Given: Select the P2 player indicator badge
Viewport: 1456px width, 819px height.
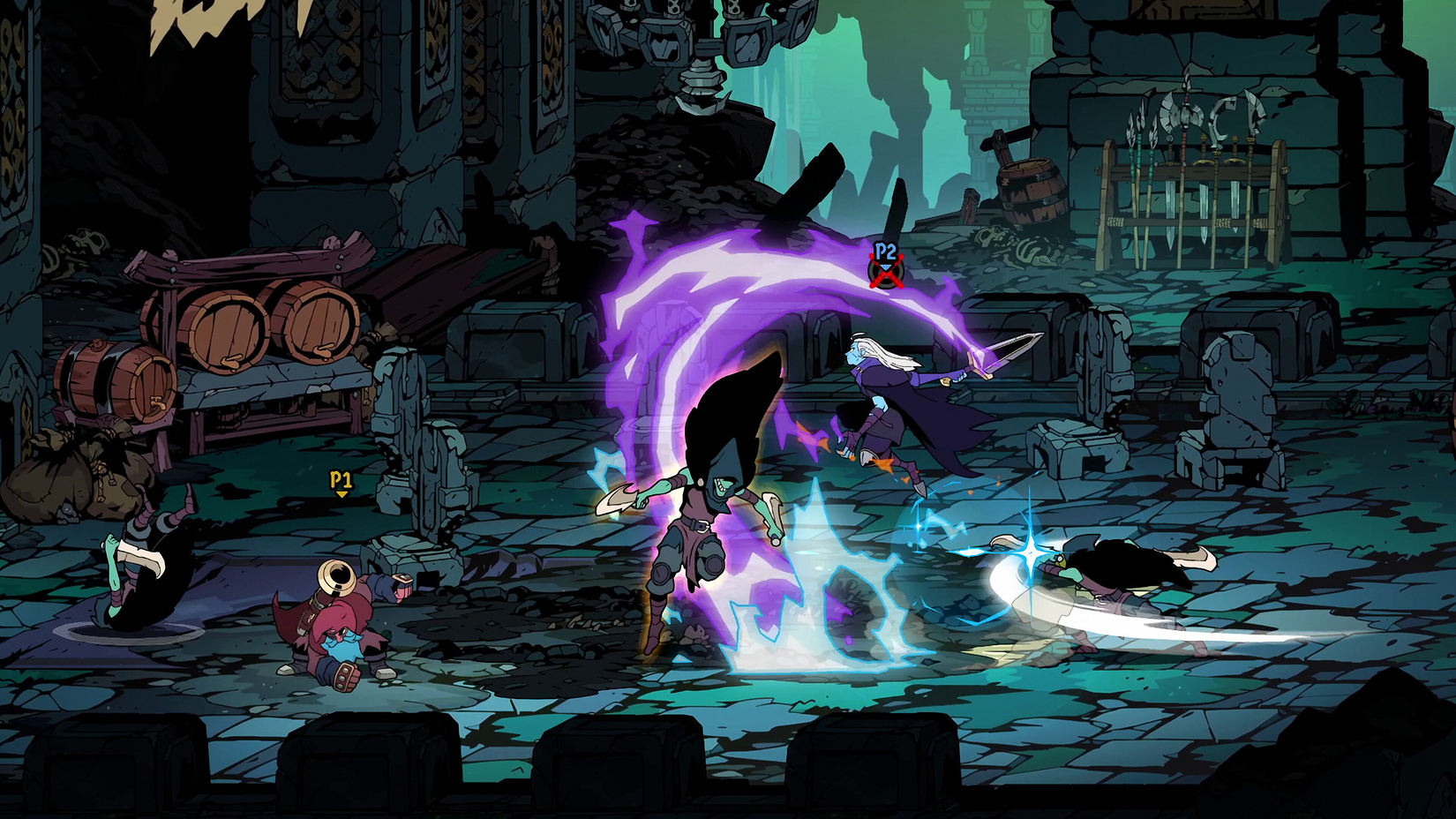Looking at the screenshot, I should click(887, 253).
